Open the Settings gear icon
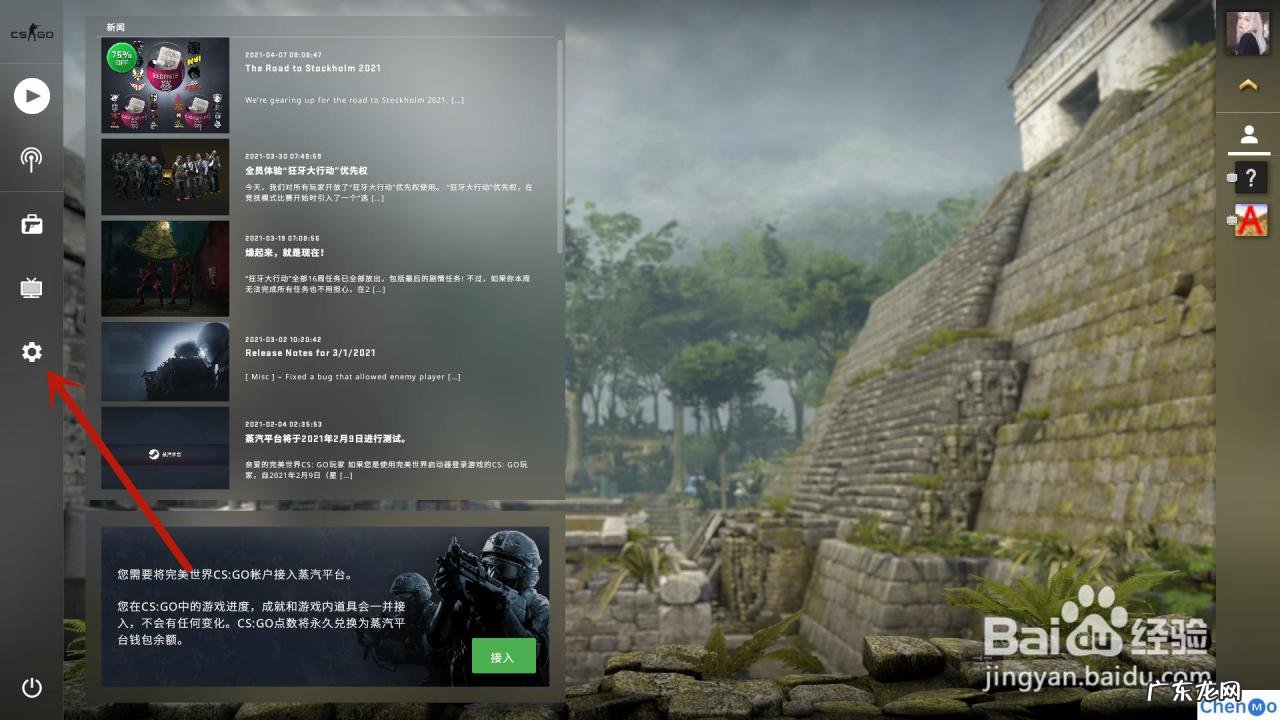Viewport: 1280px width, 720px height. (x=31, y=352)
